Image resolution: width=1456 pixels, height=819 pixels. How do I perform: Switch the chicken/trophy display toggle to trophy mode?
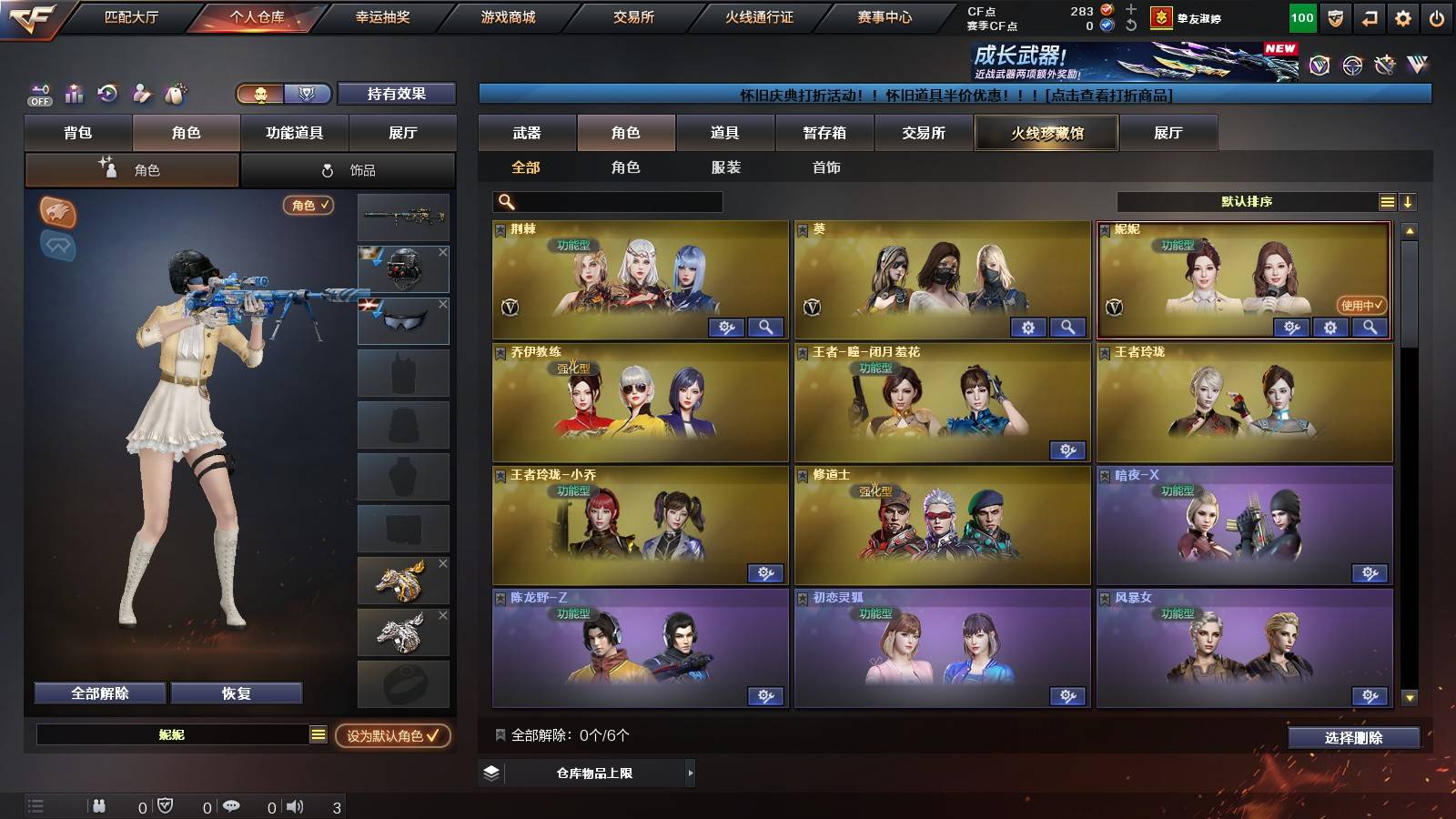(x=308, y=94)
